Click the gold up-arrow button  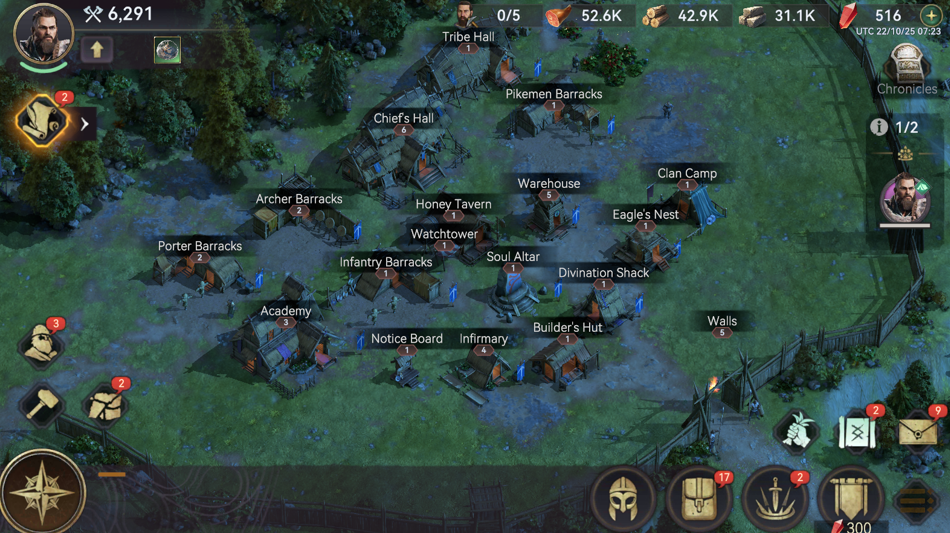click(97, 49)
